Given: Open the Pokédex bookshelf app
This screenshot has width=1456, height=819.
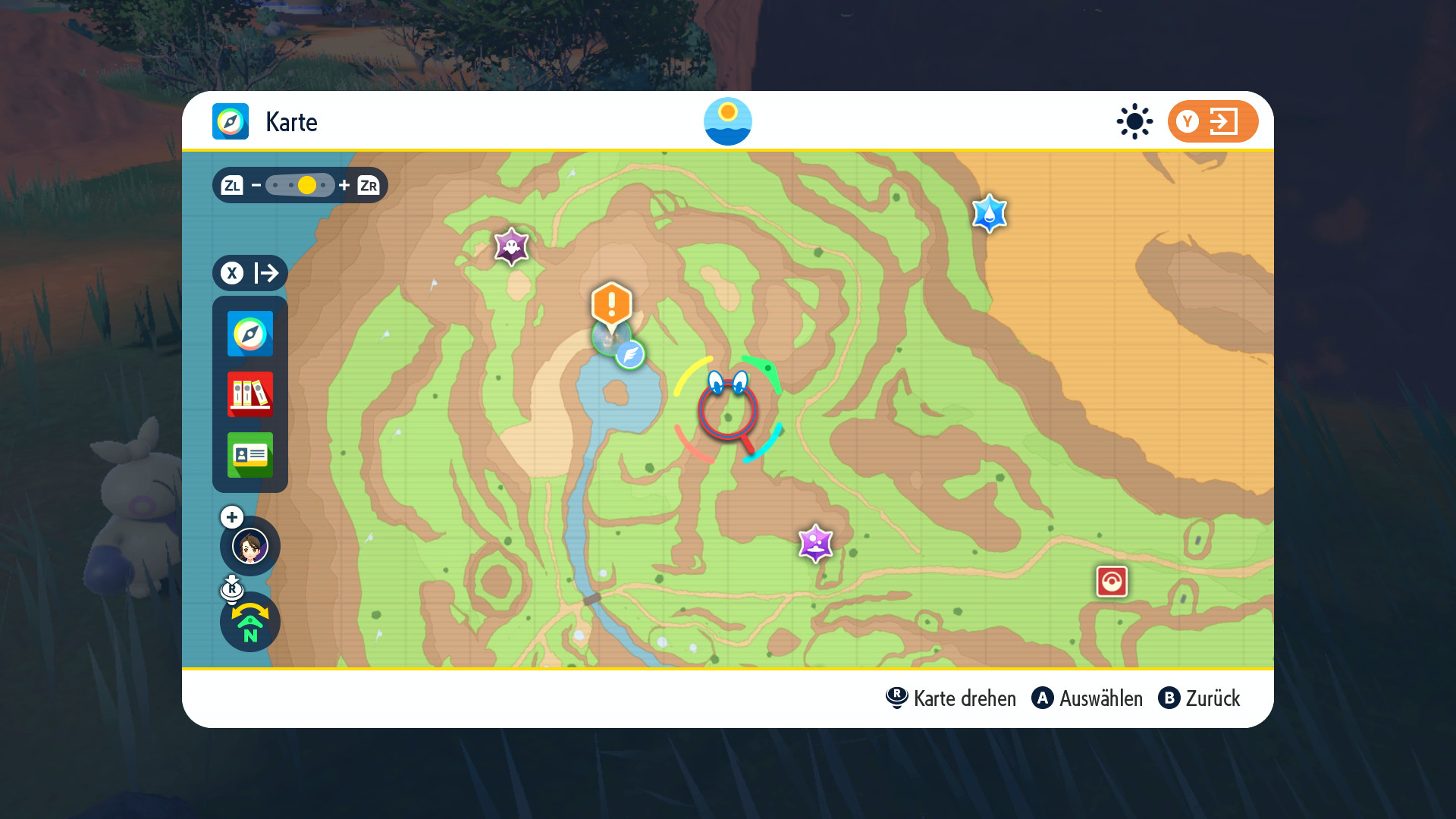Looking at the screenshot, I should point(249,394).
